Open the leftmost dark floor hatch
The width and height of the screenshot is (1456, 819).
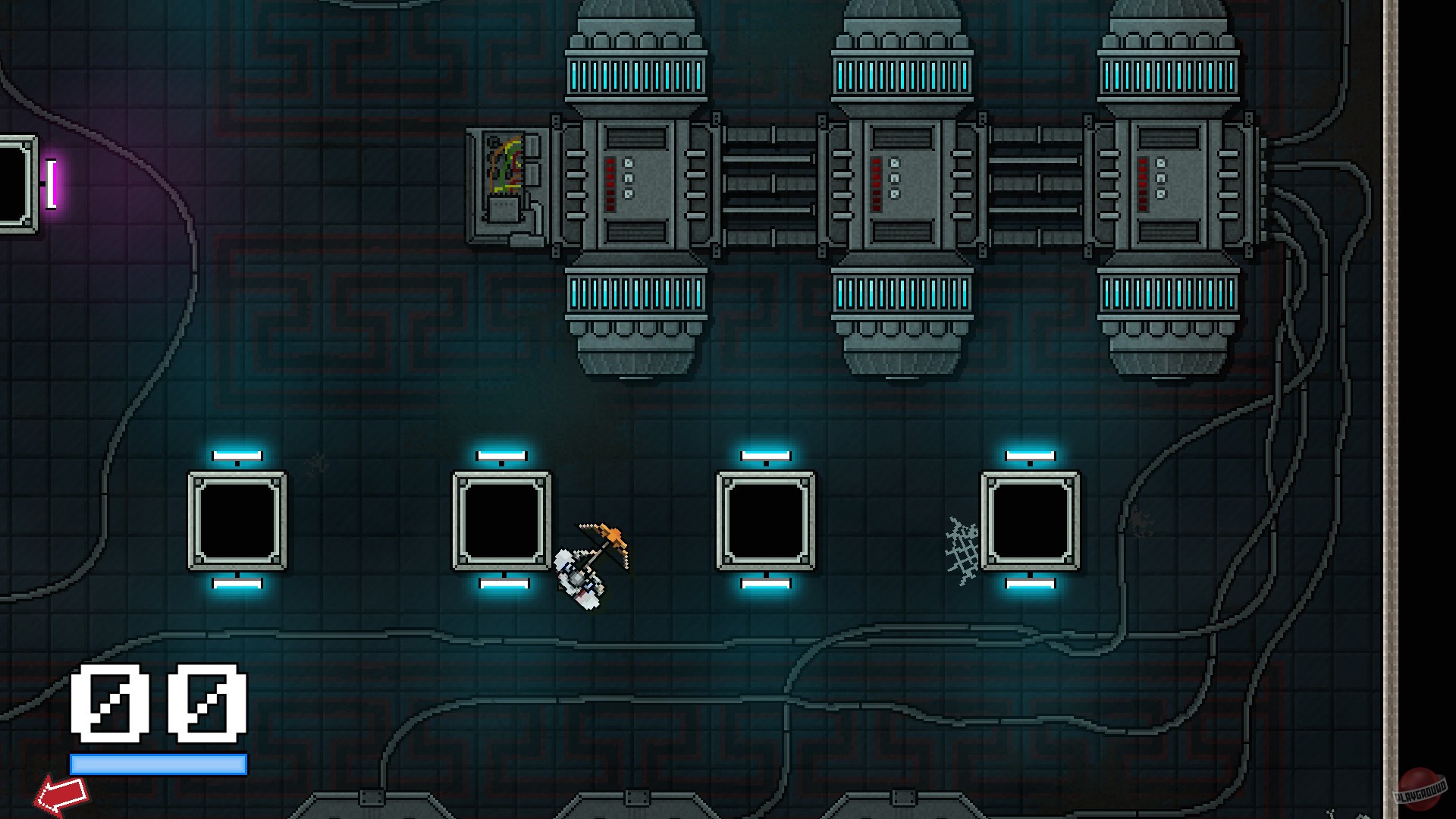point(237,519)
